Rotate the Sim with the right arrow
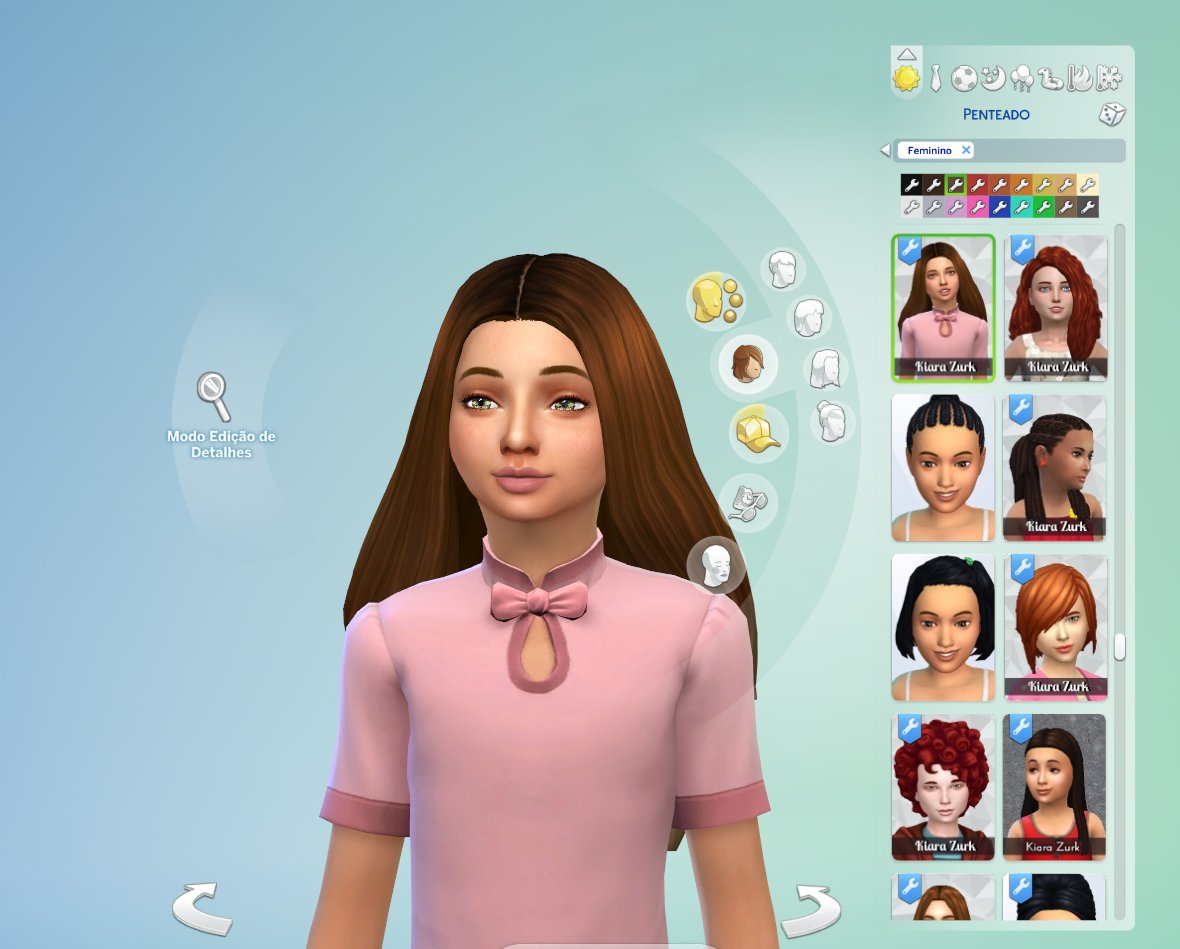Screen dimensions: 1180x949 (810, 908)
